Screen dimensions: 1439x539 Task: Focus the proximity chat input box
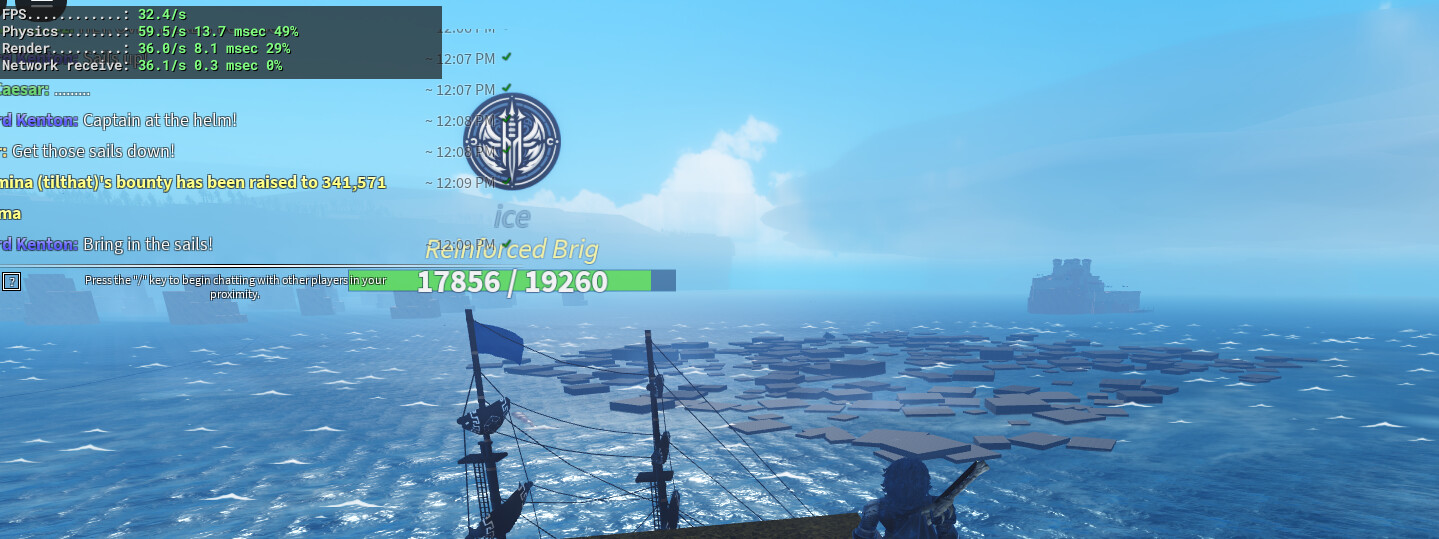click(x=235, y=286)
